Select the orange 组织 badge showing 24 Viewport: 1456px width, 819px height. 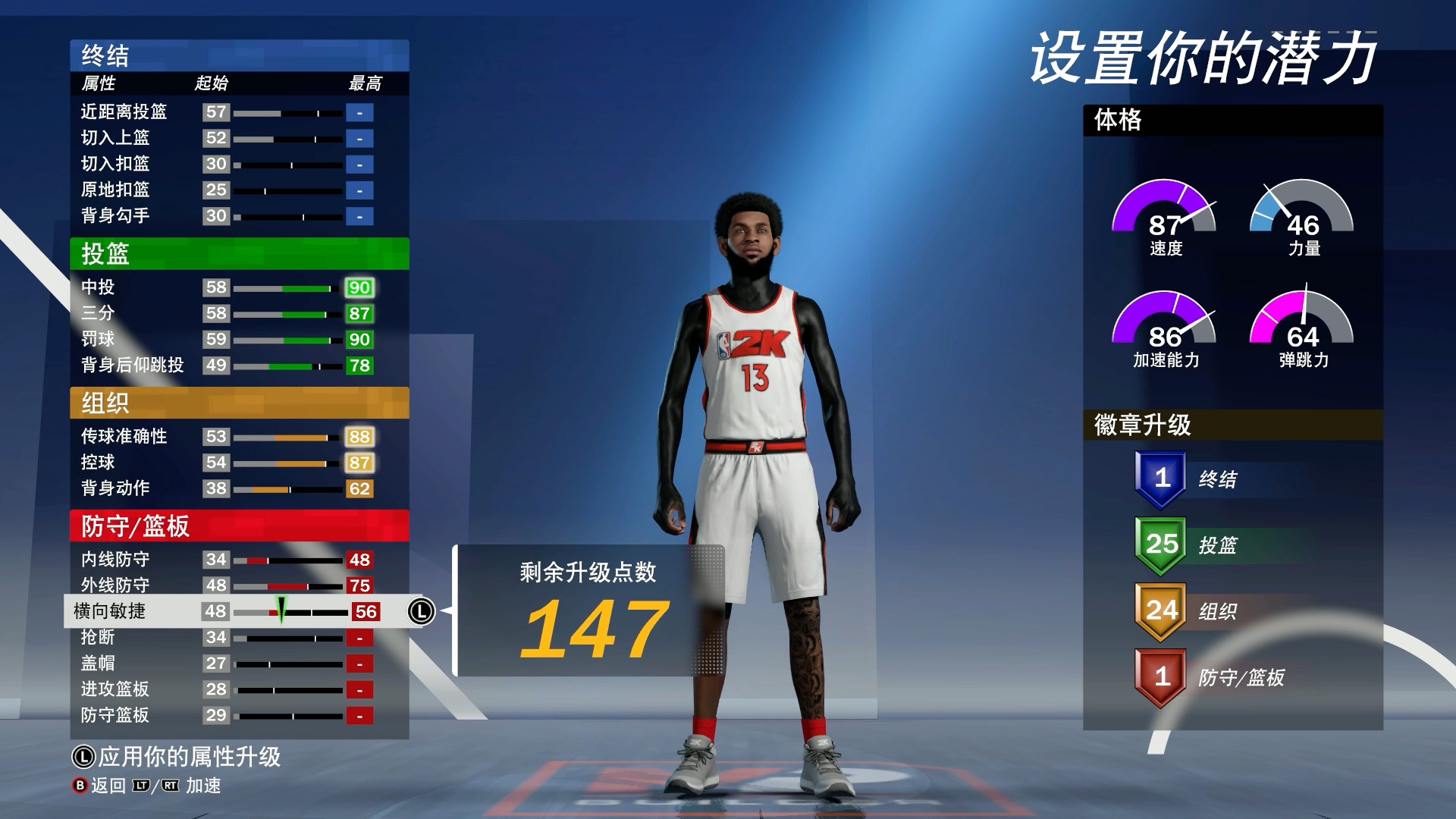point(1159,612)
